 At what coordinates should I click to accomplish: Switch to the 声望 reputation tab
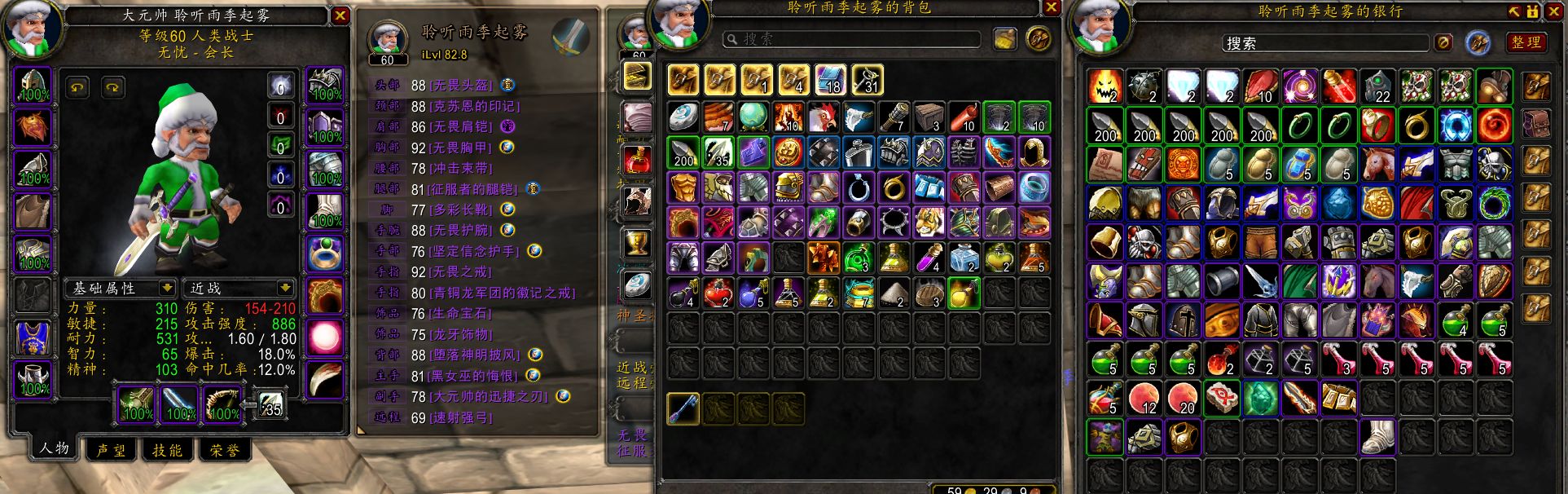[x=111, y=450]
